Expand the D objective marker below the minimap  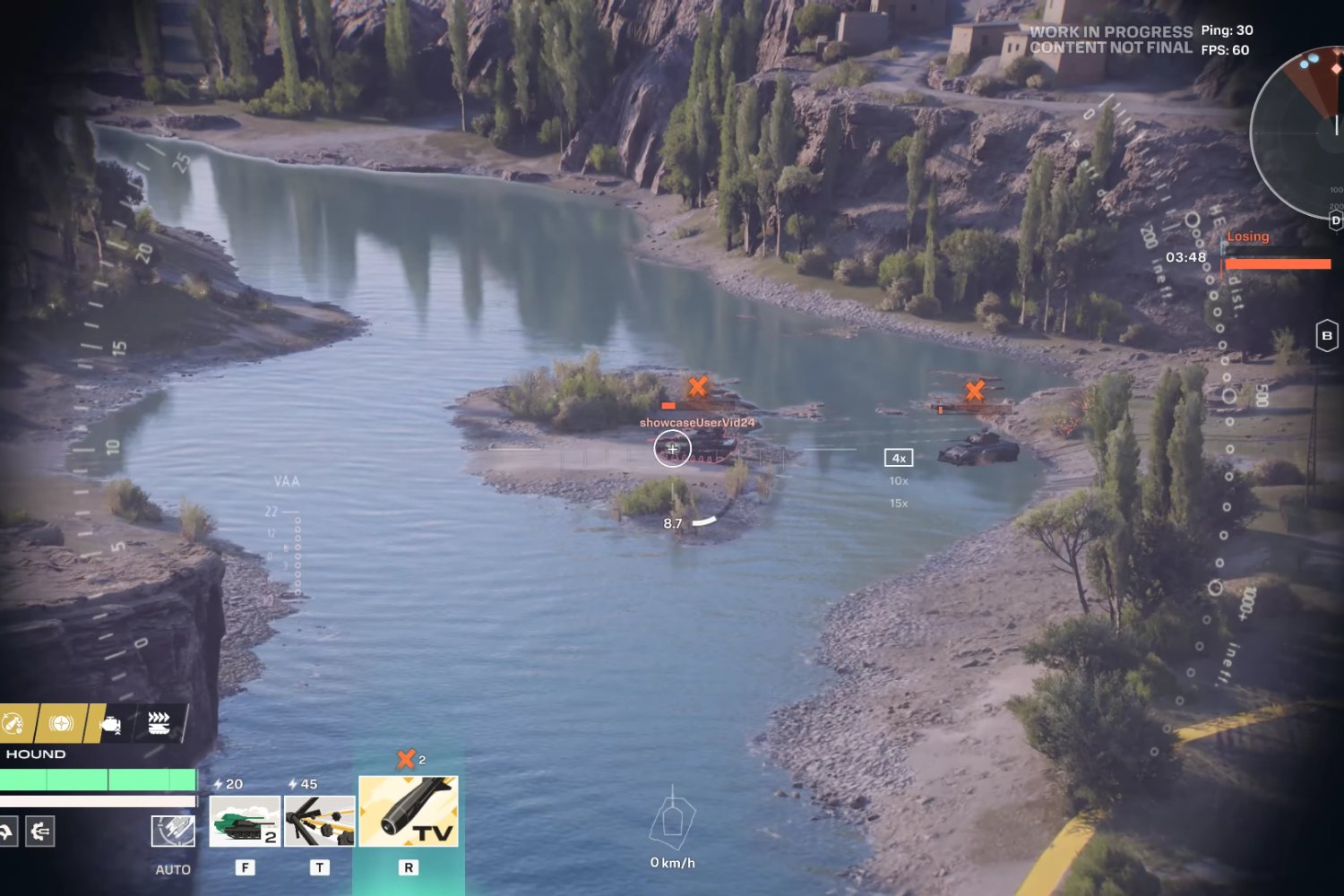click(1336, 220)
